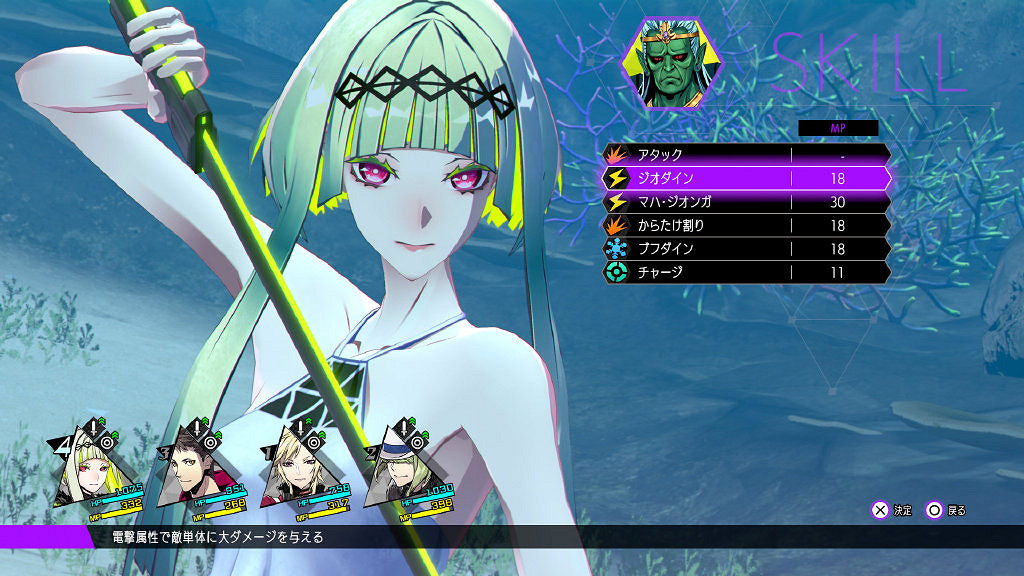Pick the からたけ割り physical skill
1024x576 pixels.
[745, 225]
